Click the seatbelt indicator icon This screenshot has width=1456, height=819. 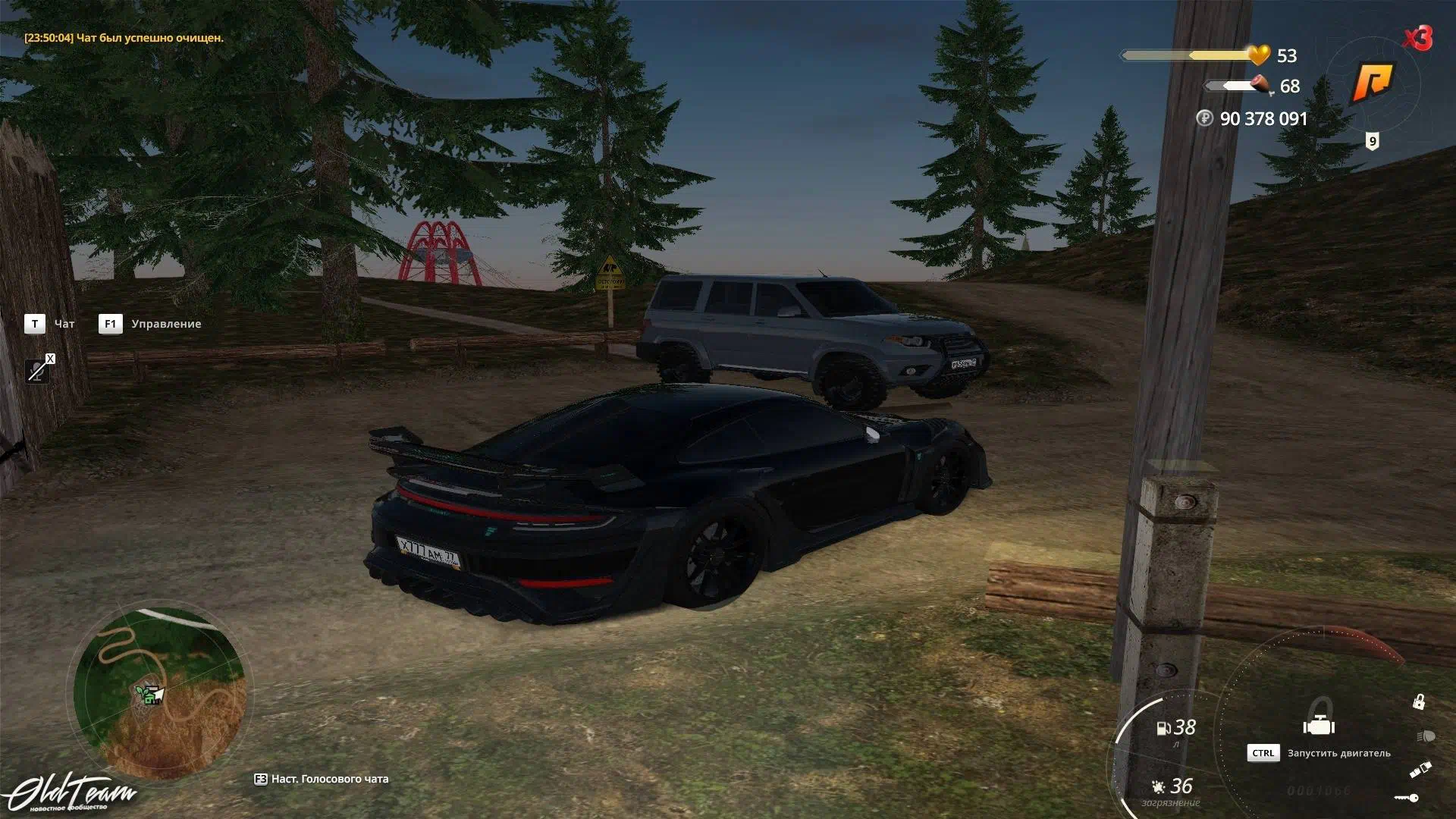coord(1420,770)
